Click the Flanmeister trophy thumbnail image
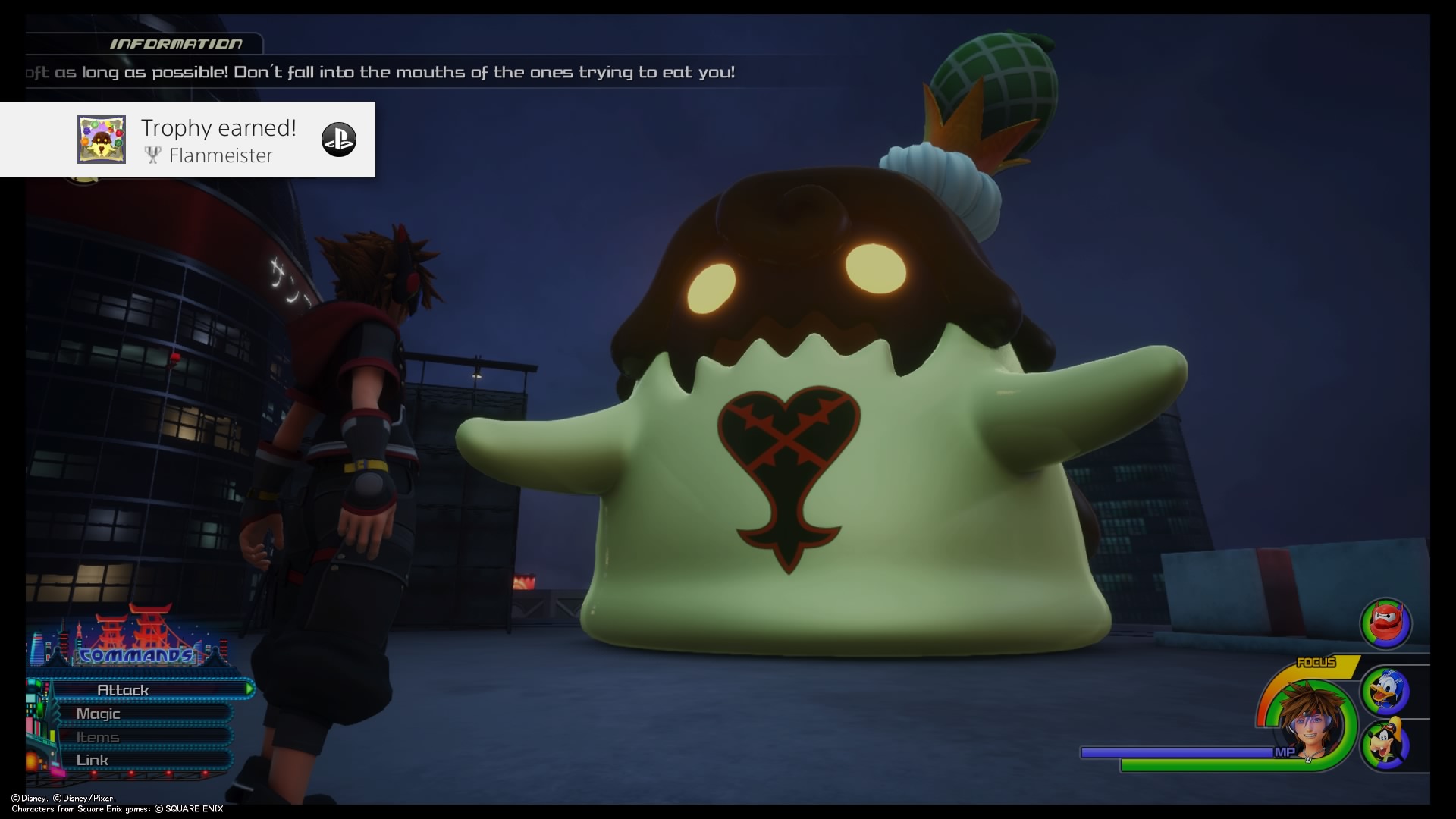Screen dimensions: 1456x819 [x=102, y=140]
